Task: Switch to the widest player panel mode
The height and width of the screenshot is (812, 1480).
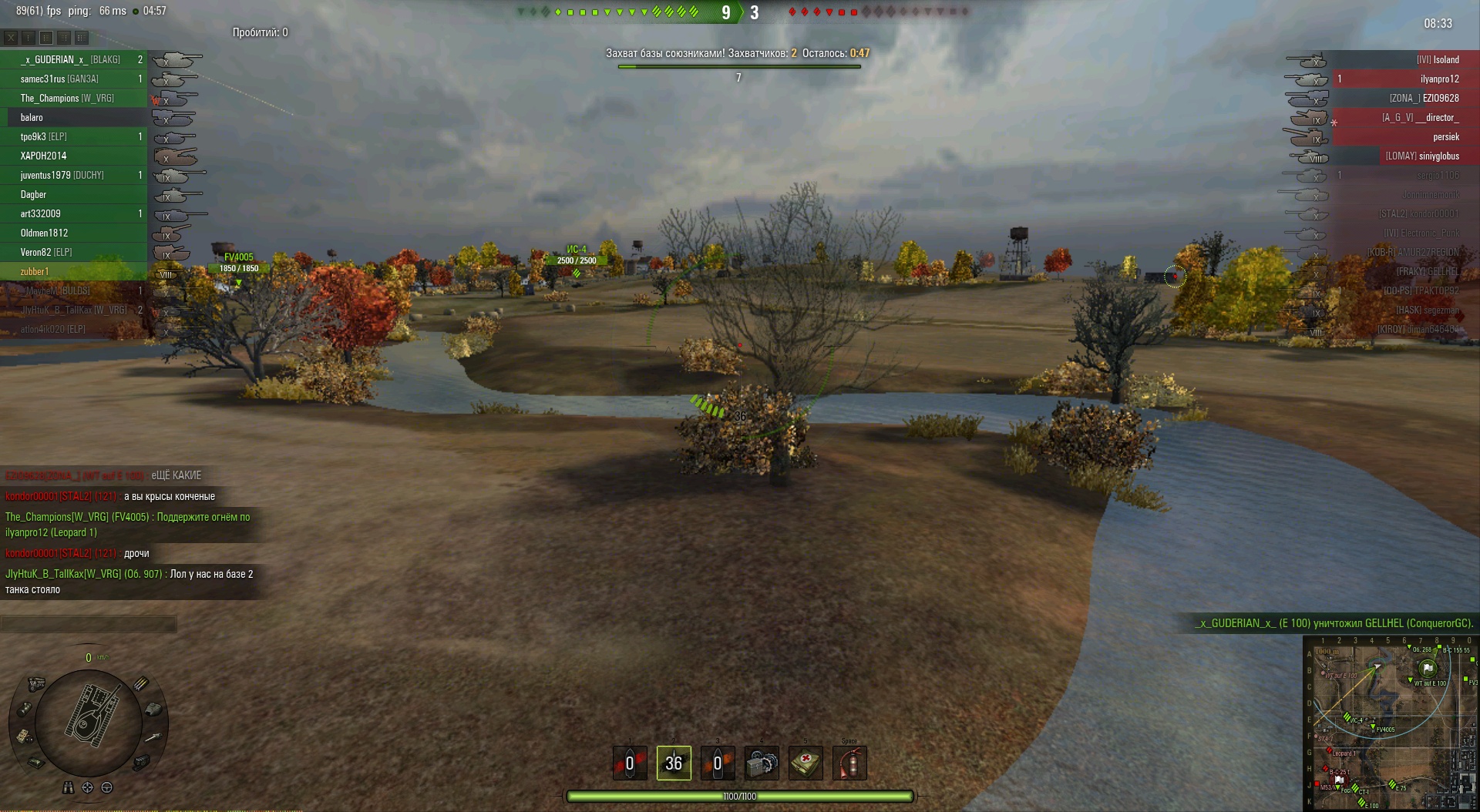Action: click(82, 37)
